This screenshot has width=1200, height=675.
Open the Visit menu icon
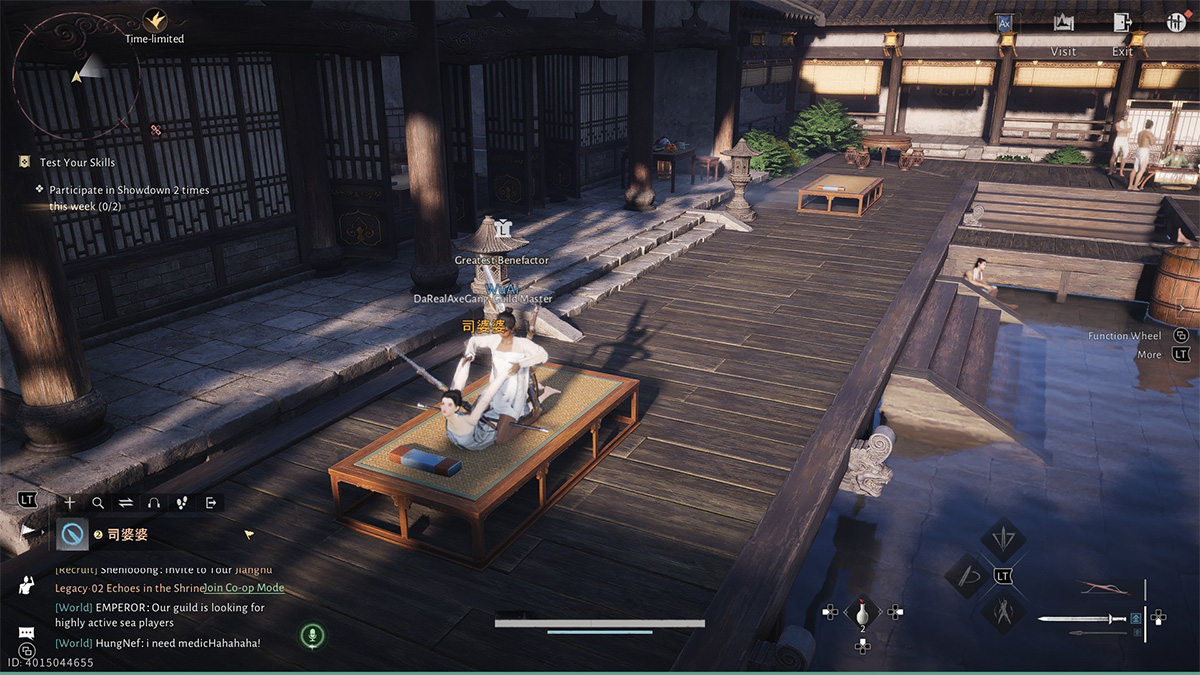1063,24
